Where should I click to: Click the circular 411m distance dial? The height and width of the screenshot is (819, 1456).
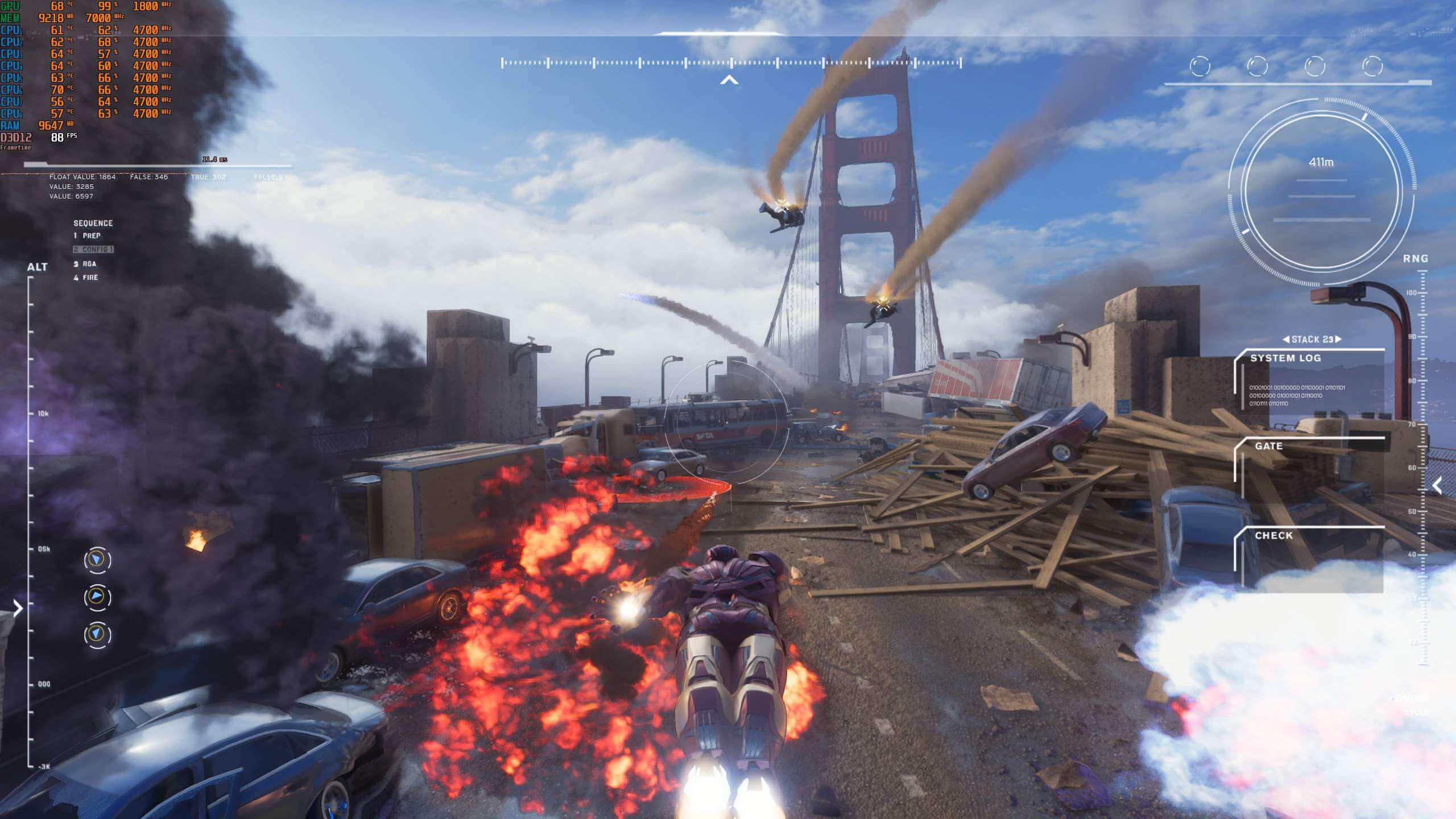tap(1321, 192)
